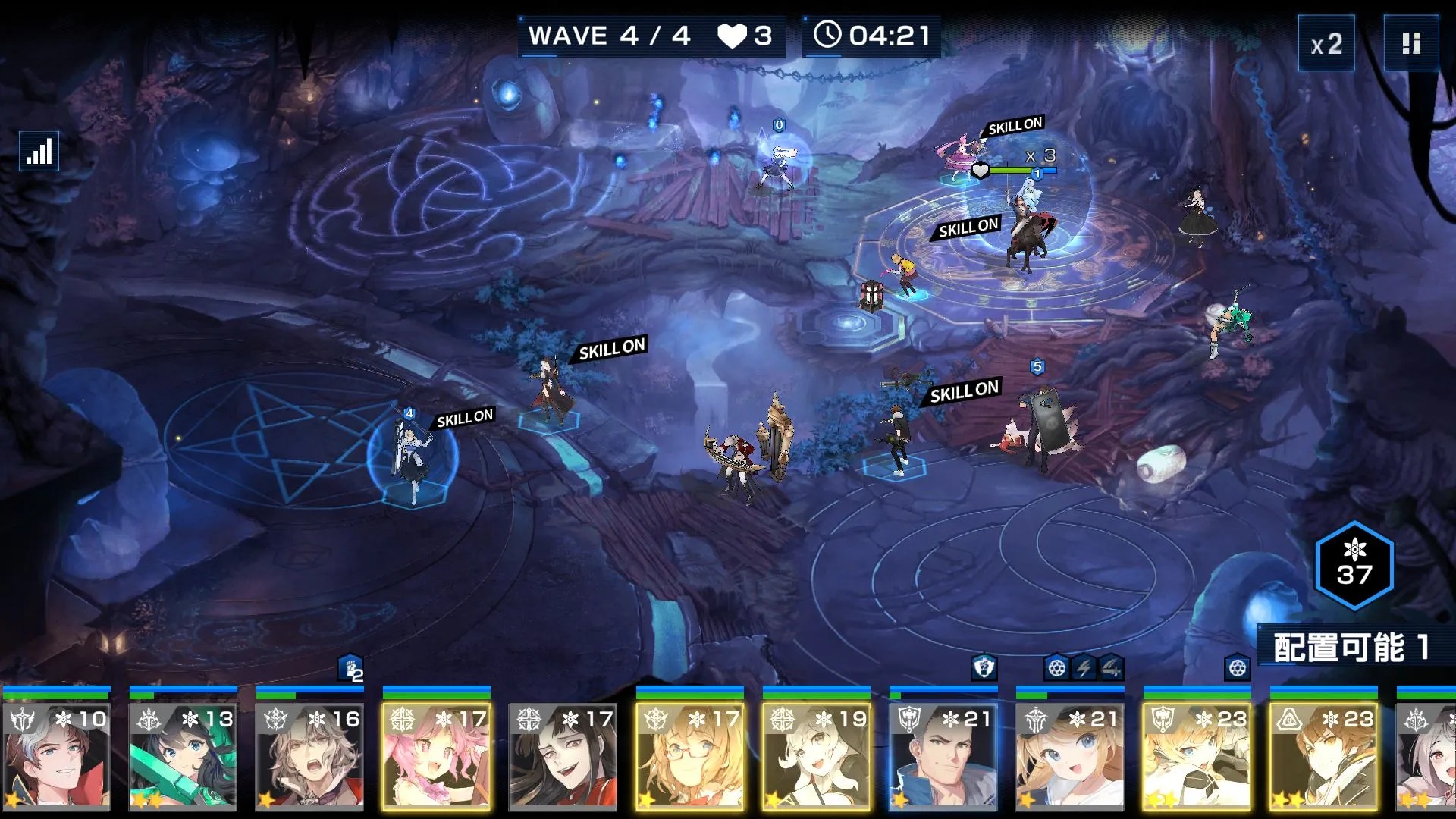Toggle the x2 battle speed button

pyautogui.click(x=1326, y=44)
